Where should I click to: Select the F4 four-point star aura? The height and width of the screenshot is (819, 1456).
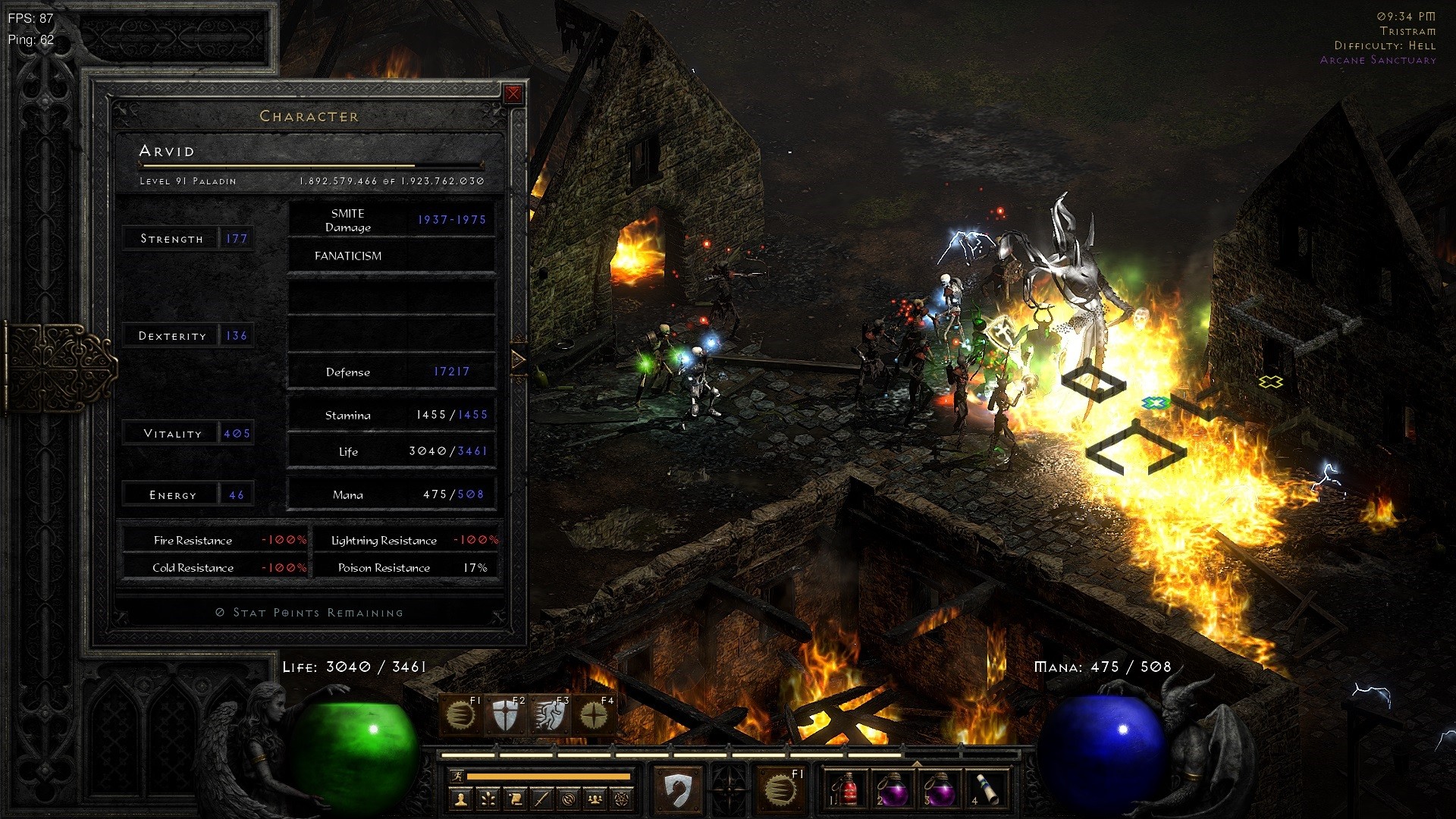coord(594,715)
